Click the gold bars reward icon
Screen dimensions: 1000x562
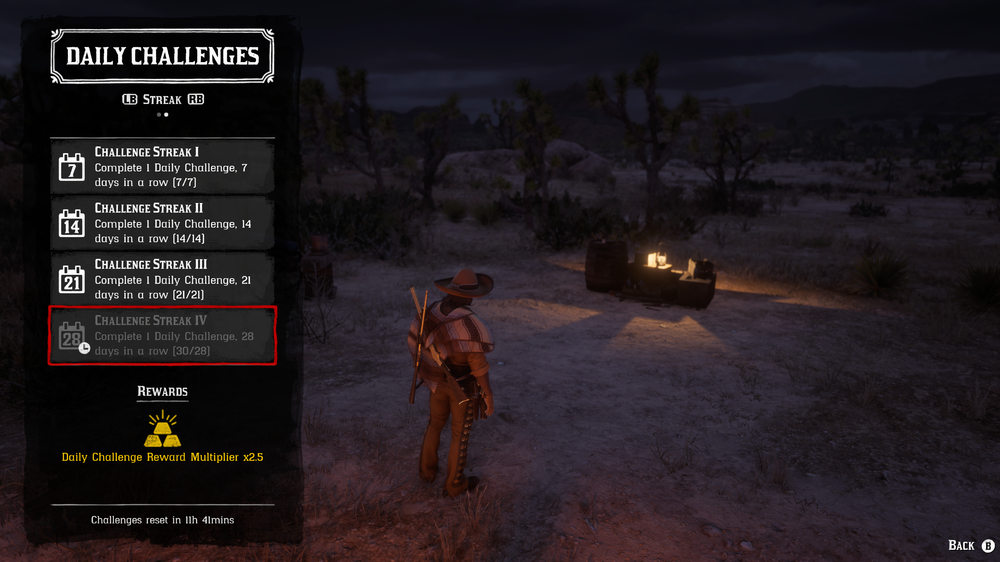click(162, 430)
